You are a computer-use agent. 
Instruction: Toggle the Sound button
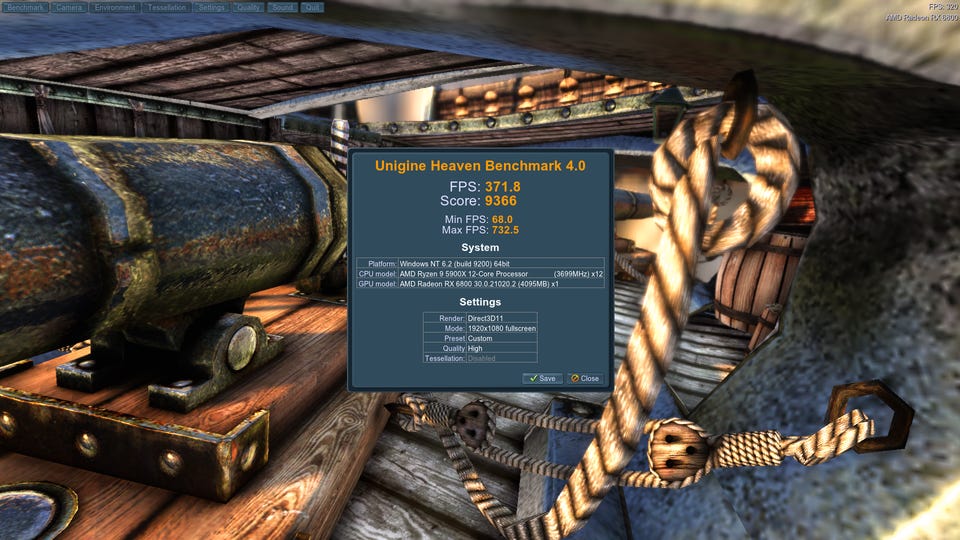[x=282, y=7]
